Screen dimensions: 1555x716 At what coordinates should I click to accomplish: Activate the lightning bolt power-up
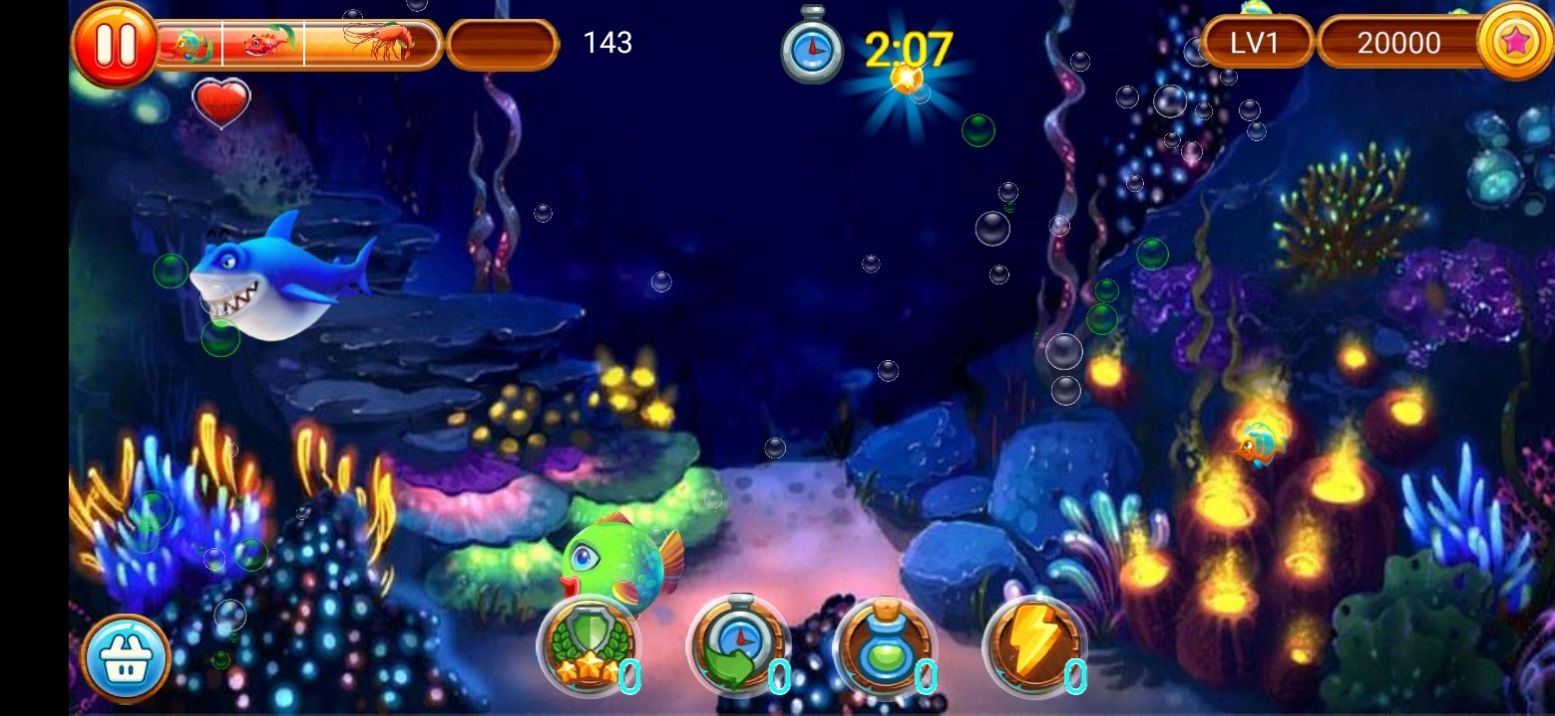[1033, 647]
